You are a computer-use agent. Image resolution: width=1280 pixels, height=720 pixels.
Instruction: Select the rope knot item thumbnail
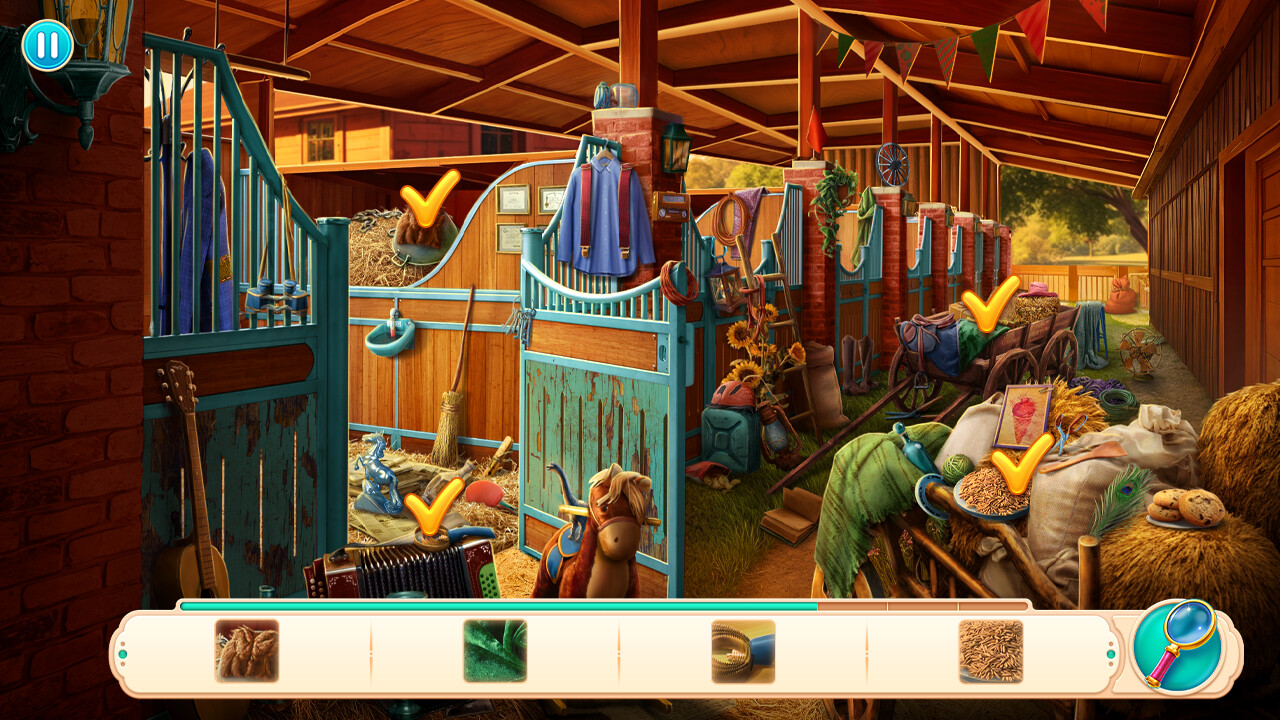click(248, 651)
